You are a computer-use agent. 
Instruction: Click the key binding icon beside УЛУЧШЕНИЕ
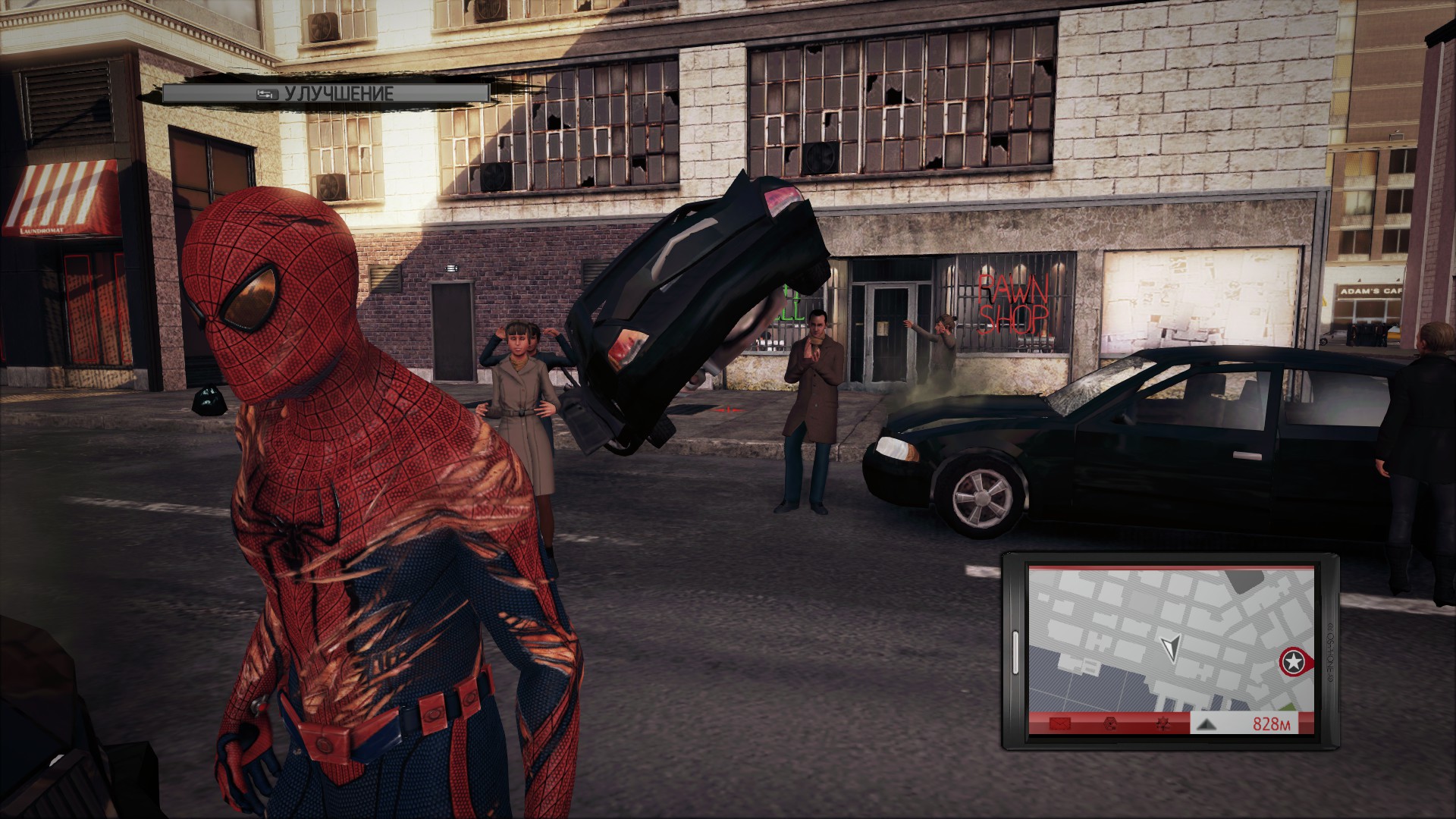[266, 94]
